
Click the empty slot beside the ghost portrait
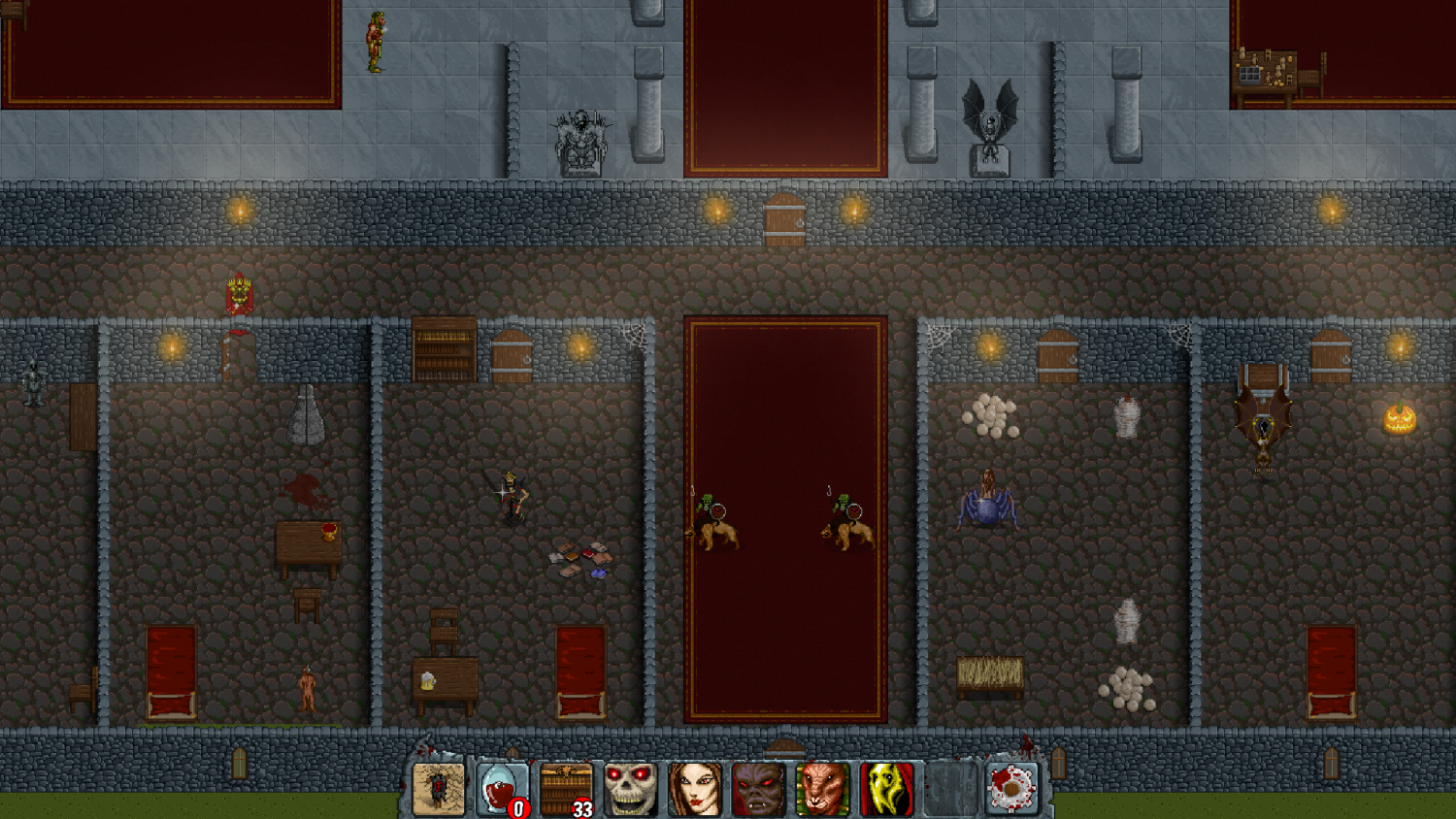[x=948, y=786]
